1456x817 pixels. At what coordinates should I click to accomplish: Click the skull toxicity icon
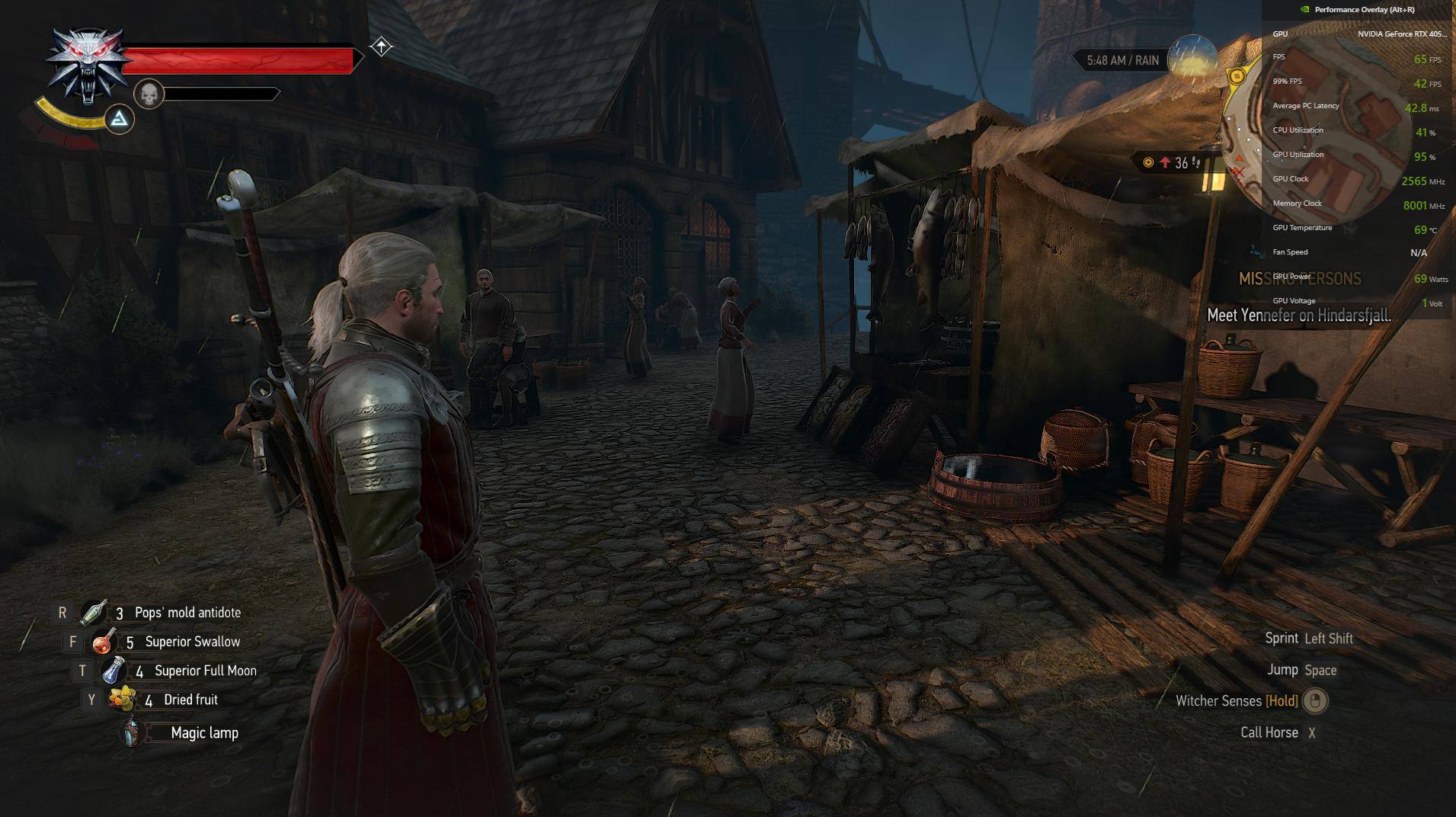(149, 95)
